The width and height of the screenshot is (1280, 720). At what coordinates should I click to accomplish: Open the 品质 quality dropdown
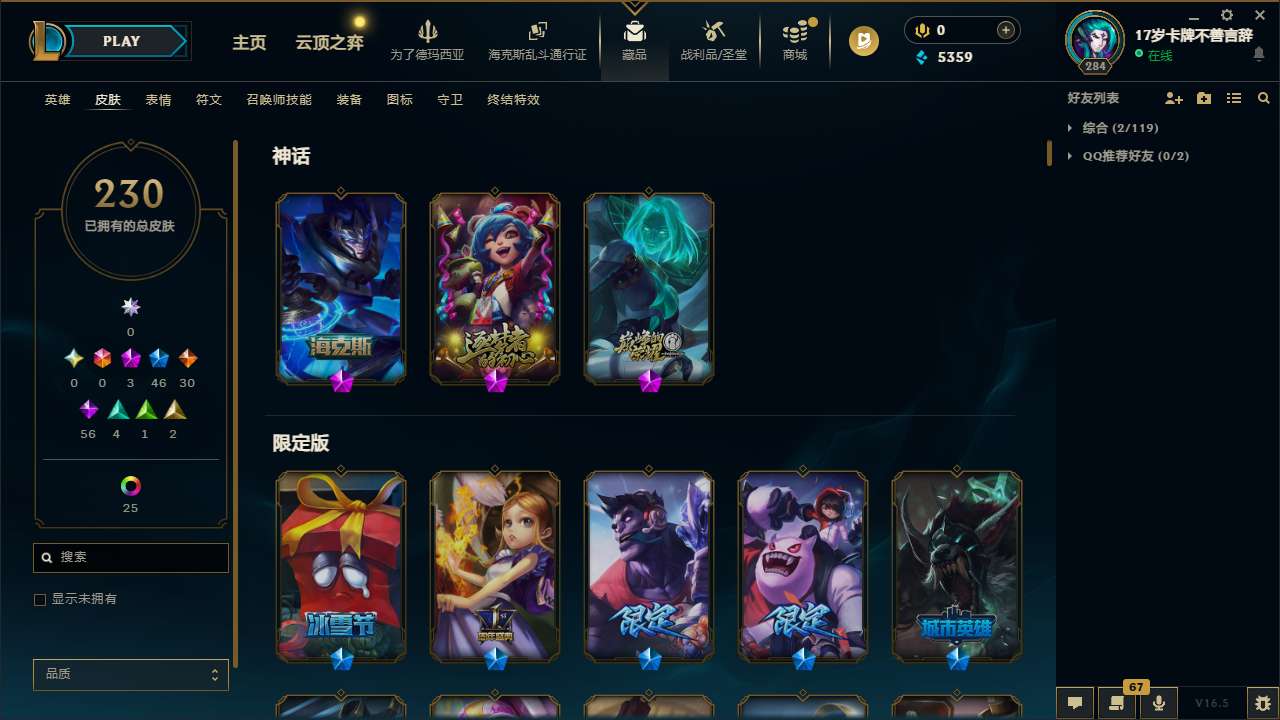pyautogui.click(x=130, y=674)
